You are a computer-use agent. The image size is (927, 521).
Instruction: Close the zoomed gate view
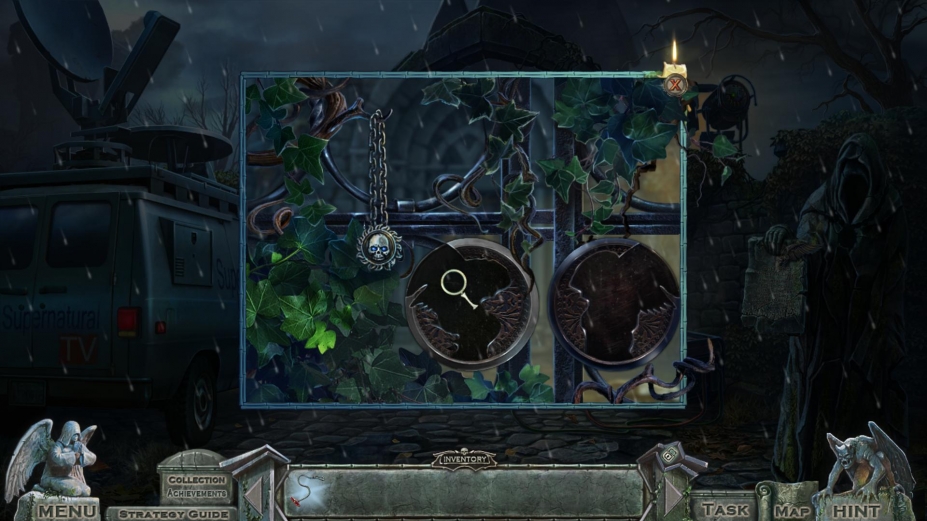click(x=676, y=85)
